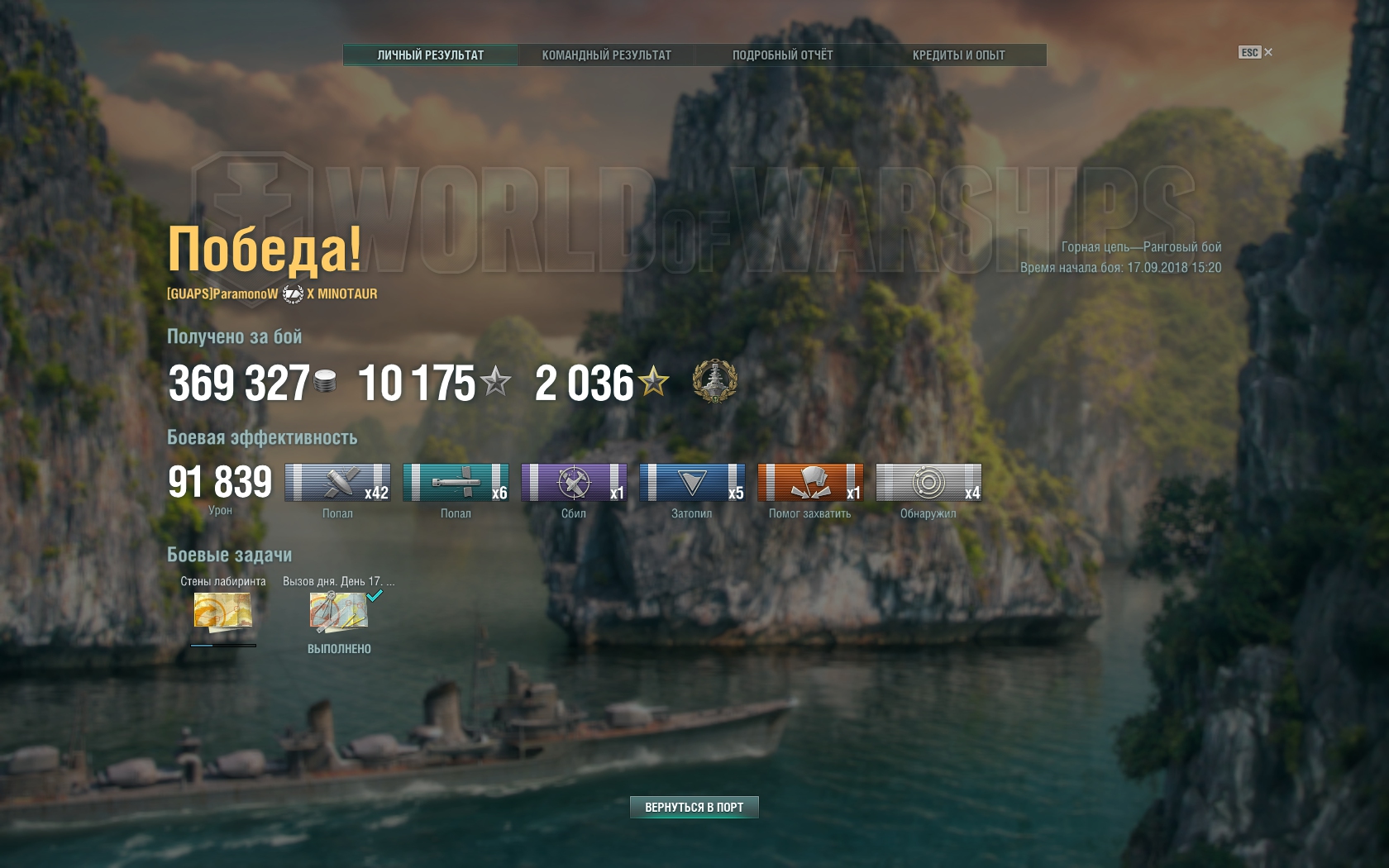The image size is (1389, 868).
Task: Open the Стены лабиринта combat mission
Action: pyautogui.click(x=222, y=613)
